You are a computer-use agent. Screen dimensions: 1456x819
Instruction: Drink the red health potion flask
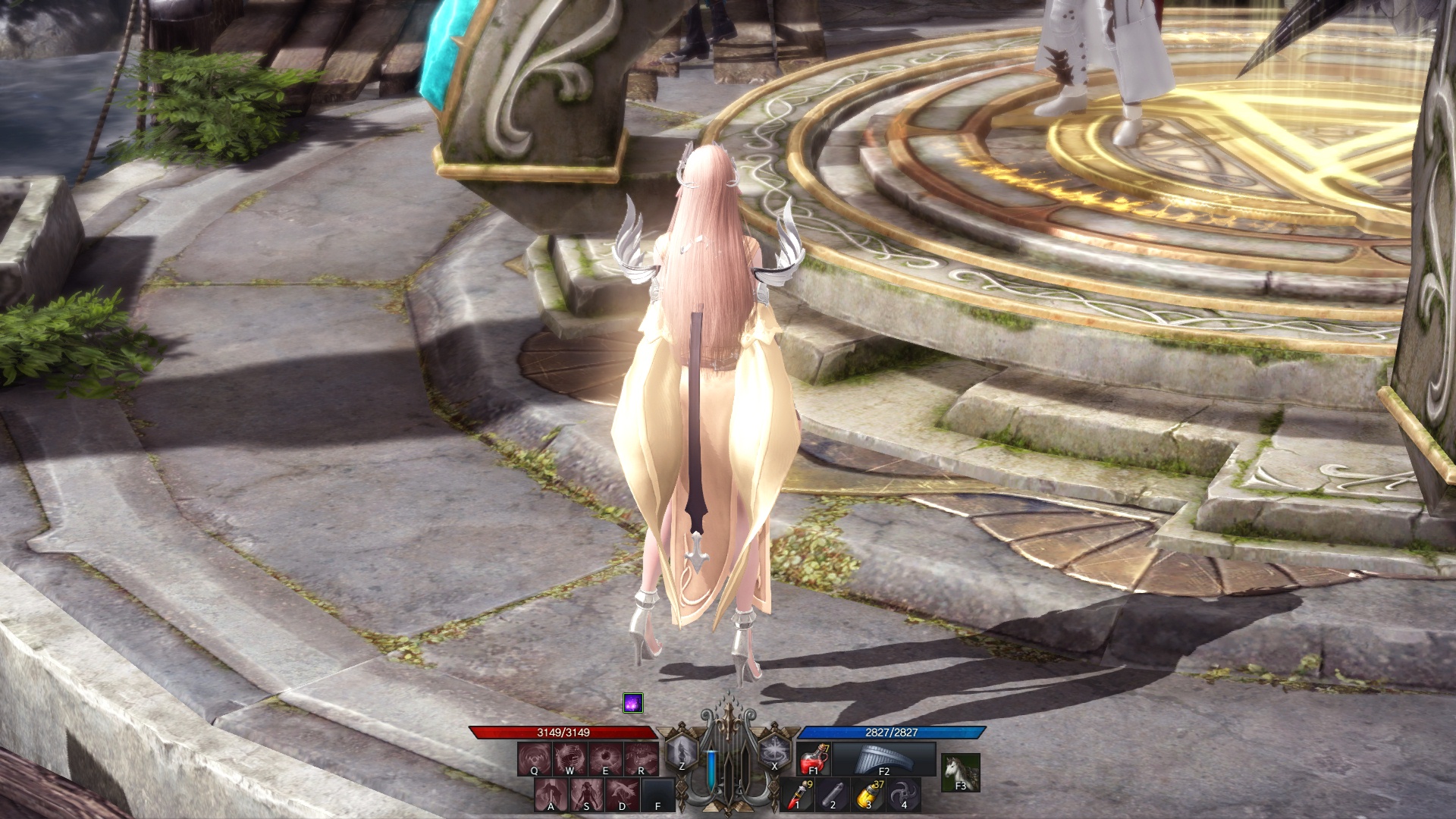(x=814, y=759)
